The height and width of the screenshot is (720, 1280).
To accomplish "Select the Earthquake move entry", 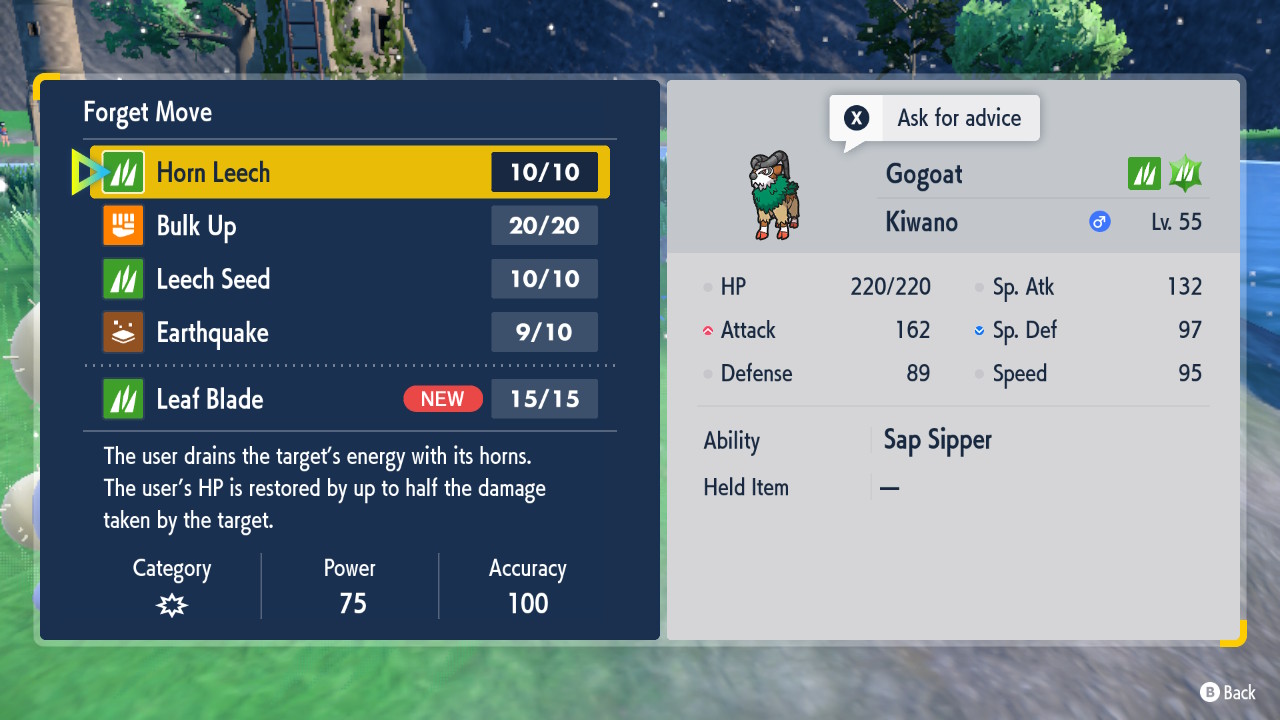I will [x=350, y=332].
